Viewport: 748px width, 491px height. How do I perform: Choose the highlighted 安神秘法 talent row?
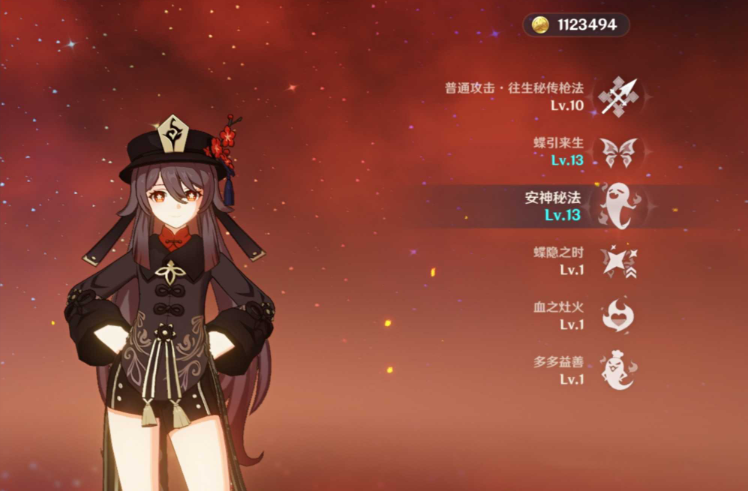click(x=617, y=206)
